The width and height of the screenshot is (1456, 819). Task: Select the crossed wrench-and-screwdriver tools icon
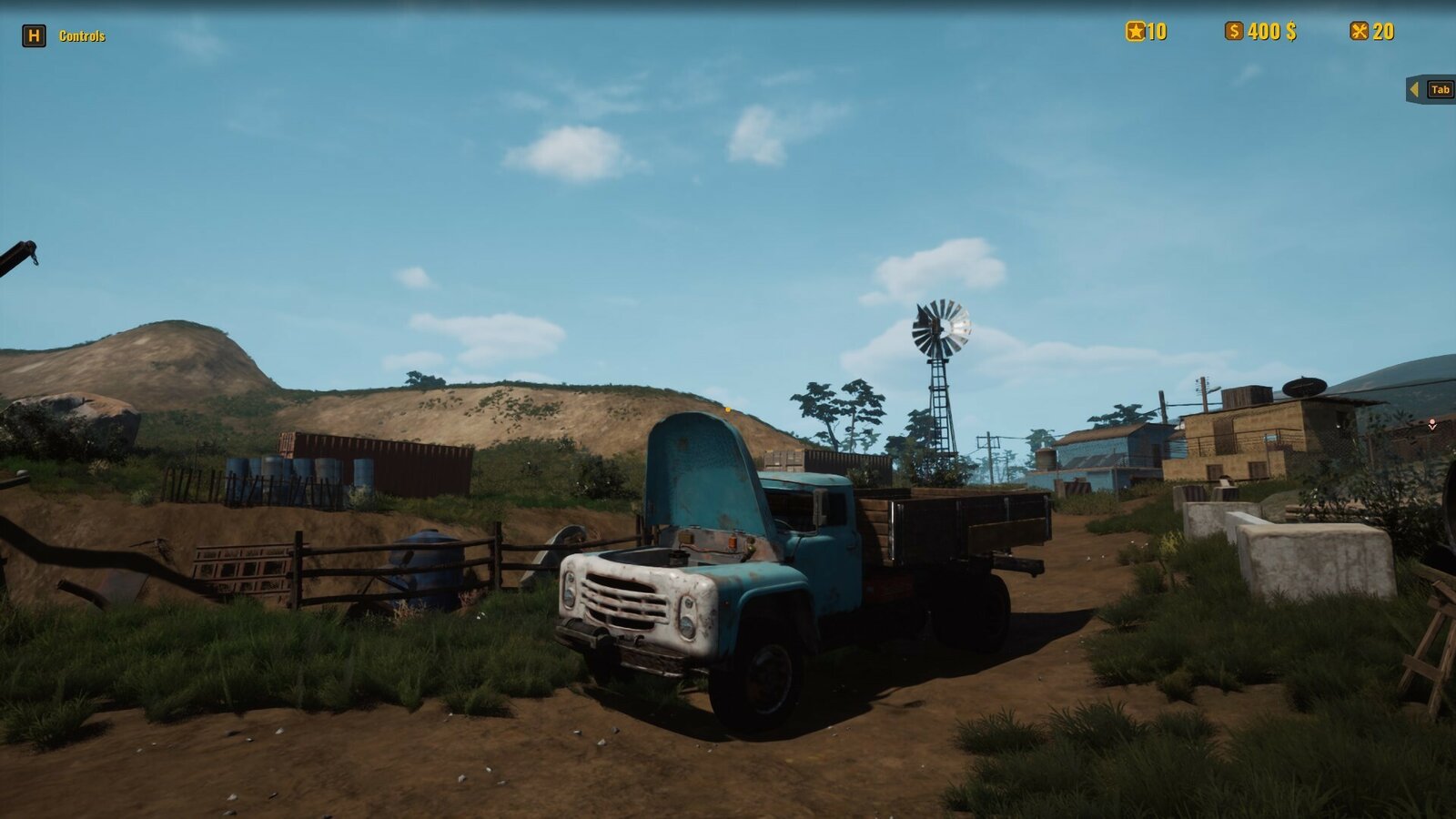tap(1359, 30)
